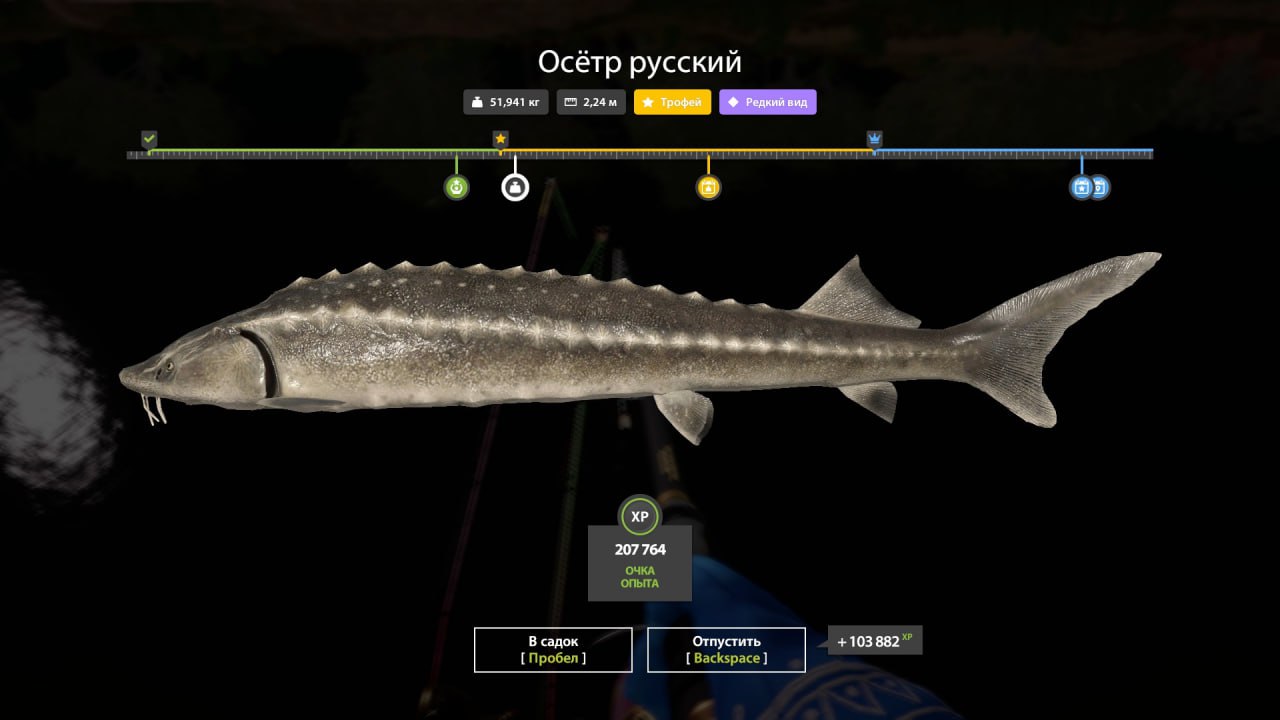Put the fish in the keepnet (В садок)
Image resolution: width=1280 pixels, height=720 pixels.
(553, 649)
